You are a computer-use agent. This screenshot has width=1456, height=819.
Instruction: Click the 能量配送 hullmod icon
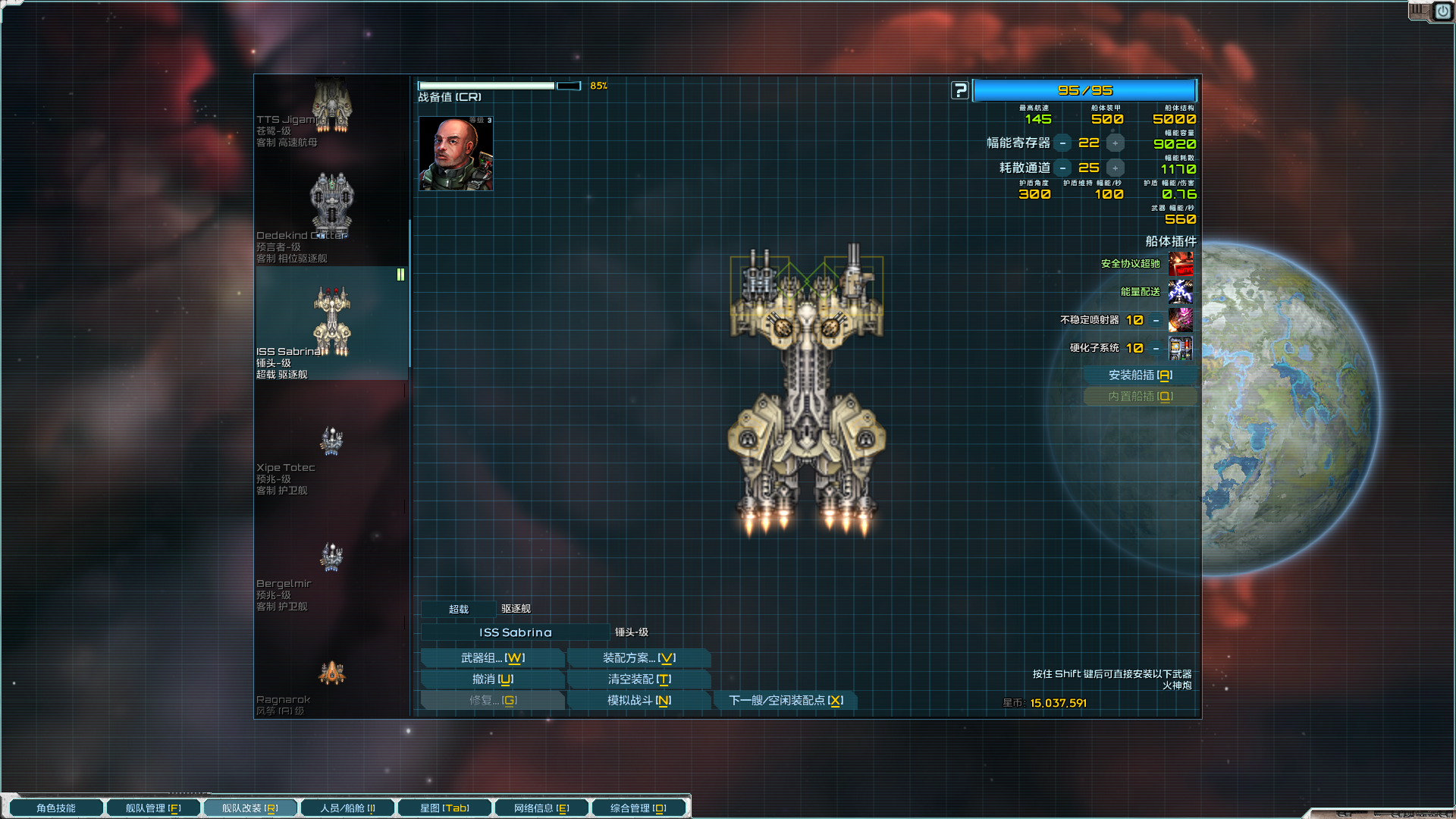pyautogui.click(x=1181, y=292)
